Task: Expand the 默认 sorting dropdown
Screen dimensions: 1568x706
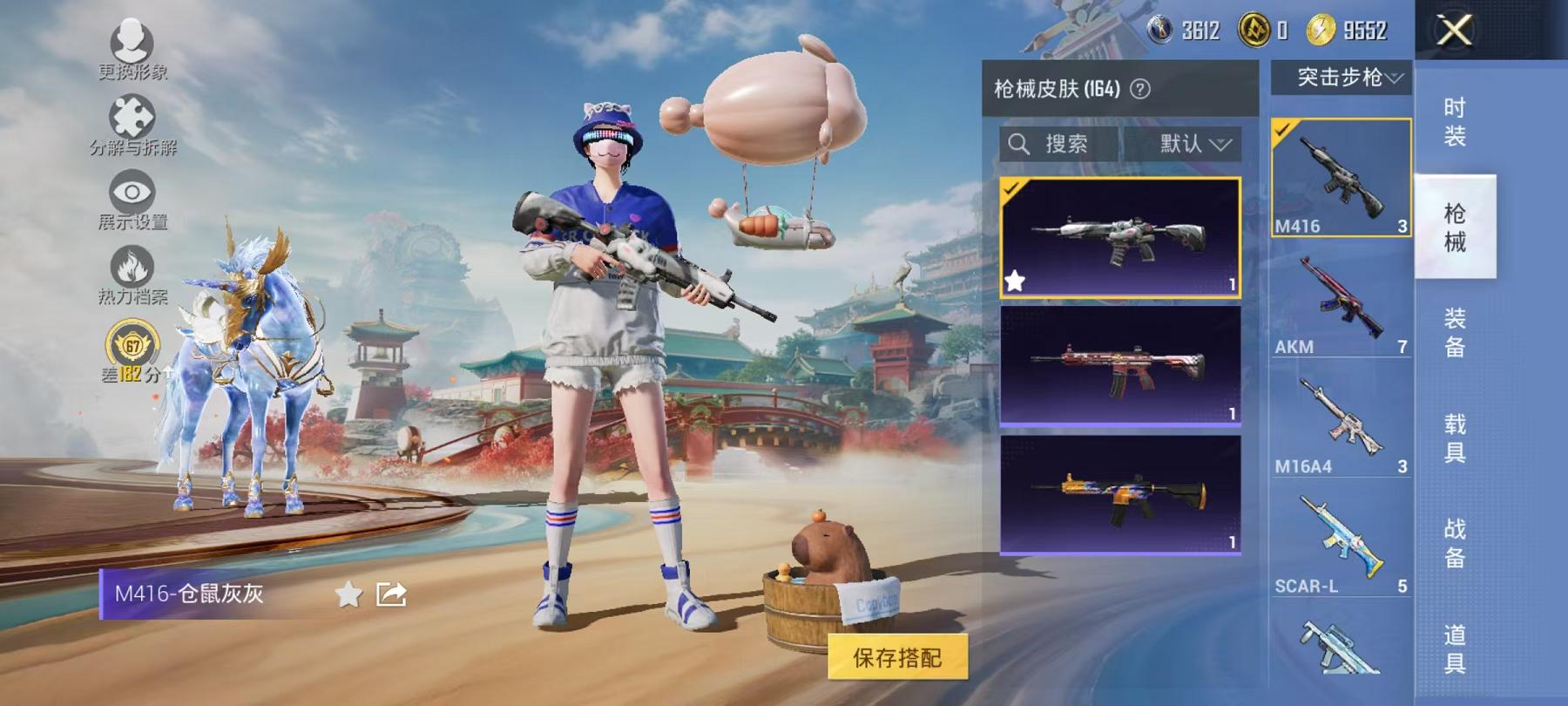Action: pyautogui.click(x=1188, y=144)
